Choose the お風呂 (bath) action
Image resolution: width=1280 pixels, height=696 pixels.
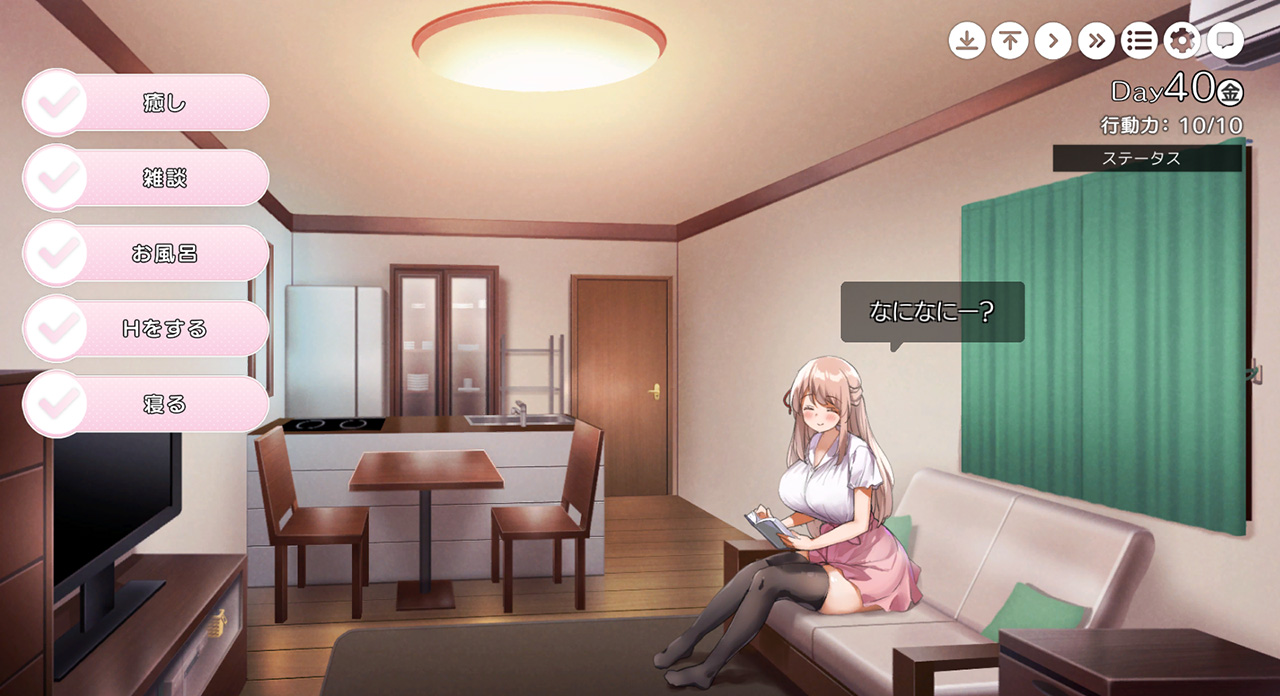146,254
